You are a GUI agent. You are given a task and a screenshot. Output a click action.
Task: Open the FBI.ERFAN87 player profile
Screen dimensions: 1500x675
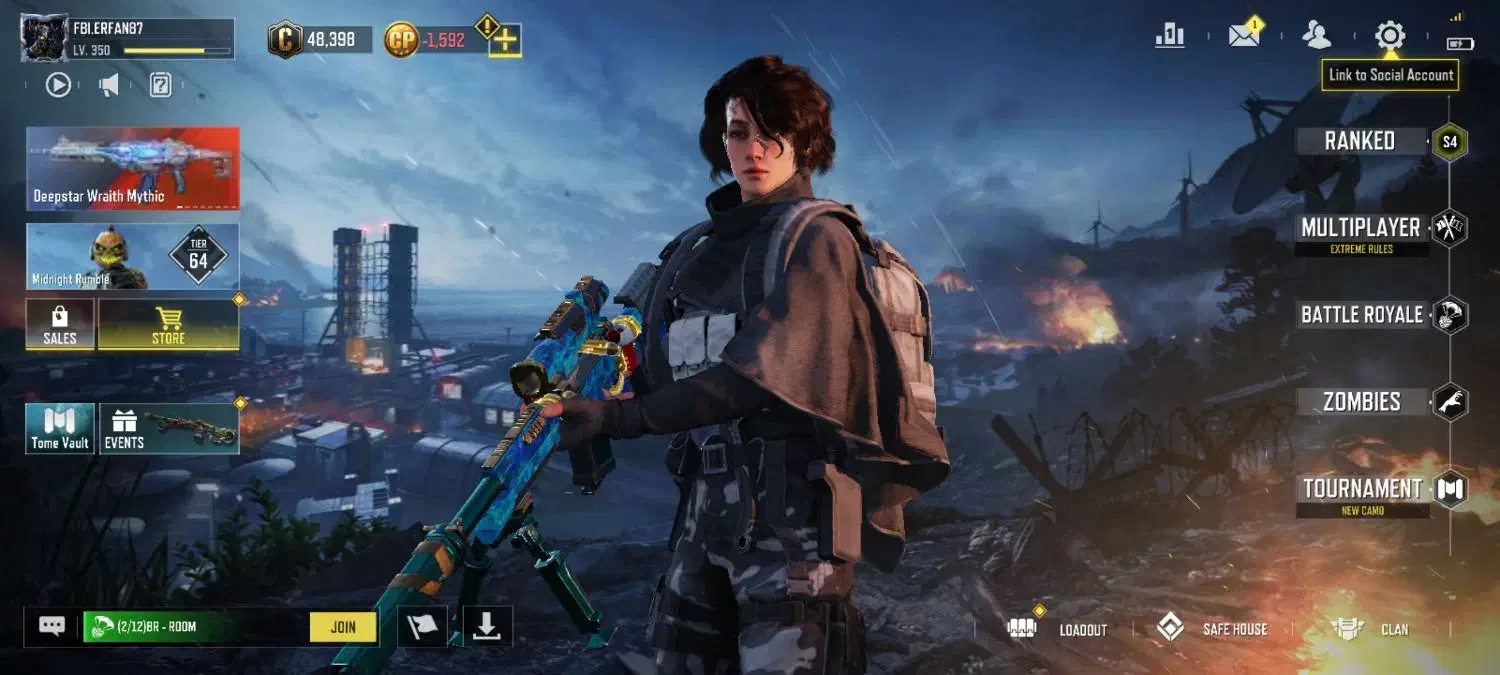(x=128, y=39)
